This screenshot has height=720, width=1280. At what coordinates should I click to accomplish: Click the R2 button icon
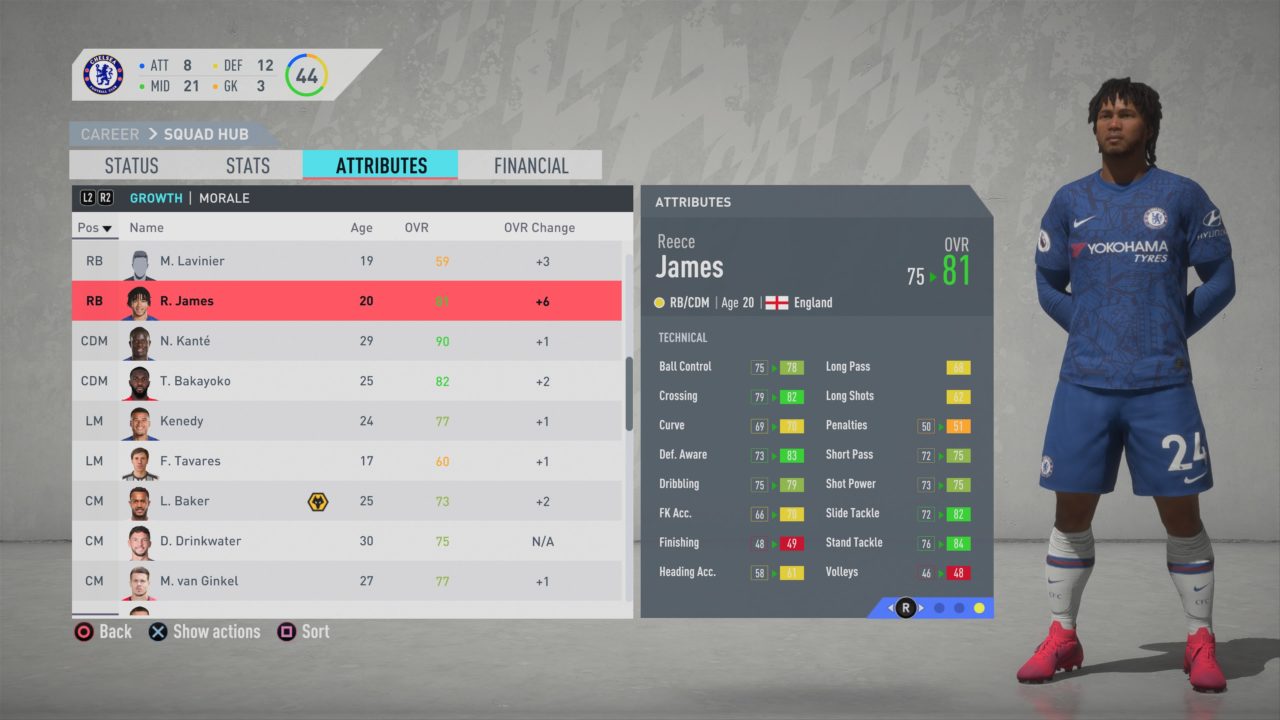coord(103,198)
